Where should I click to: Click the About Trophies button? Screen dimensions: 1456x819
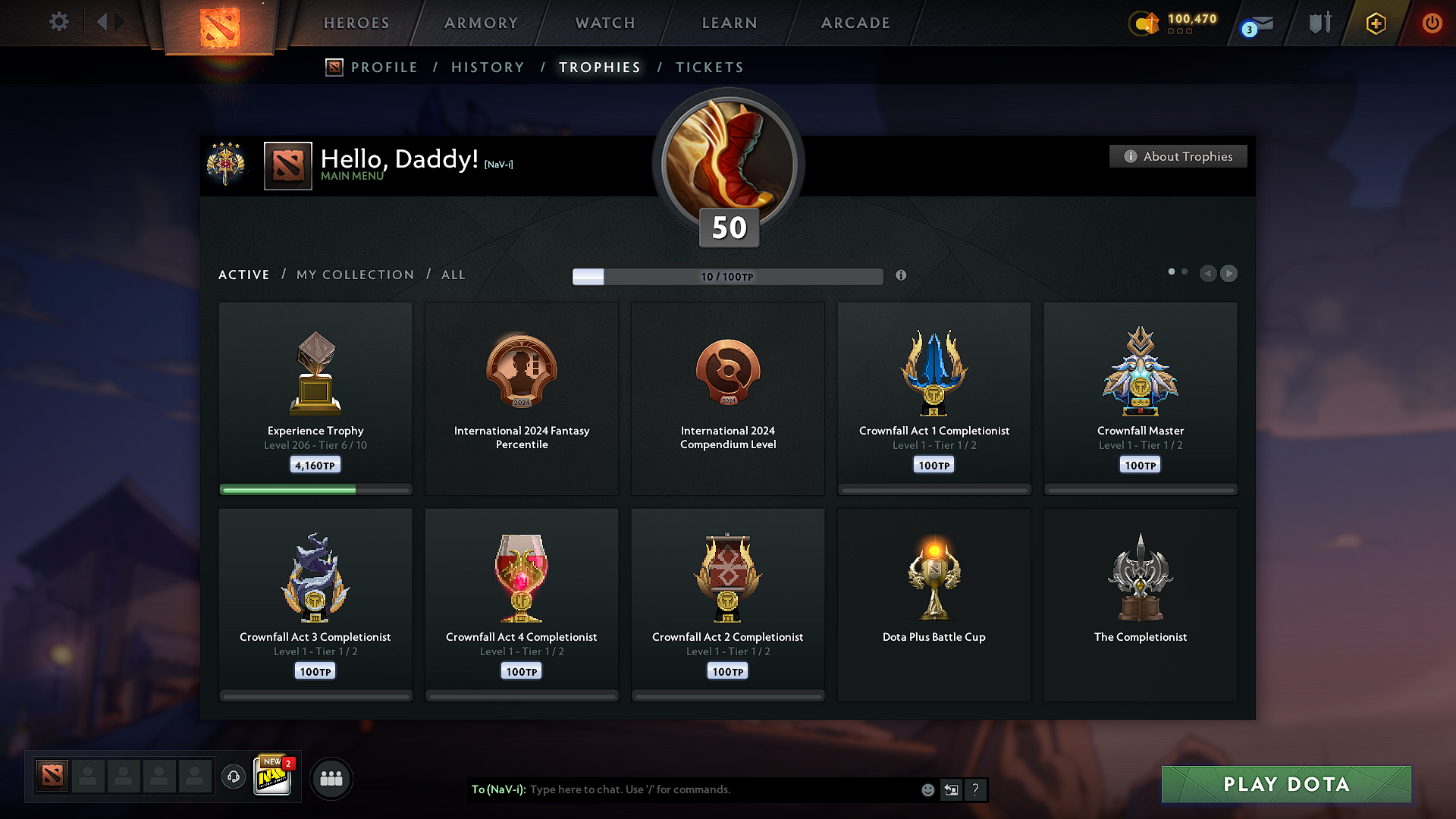[1178, 156]
